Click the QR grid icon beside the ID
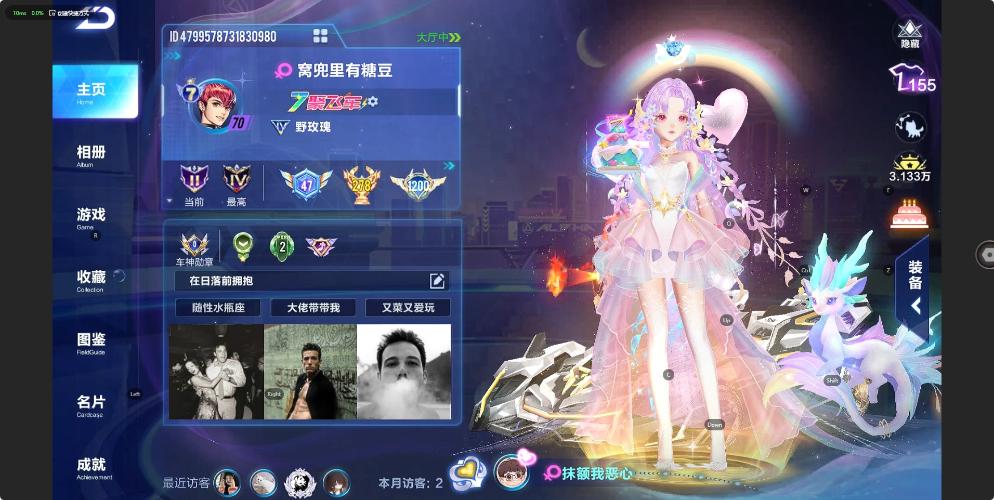Screen dimensions: 994x500 [x=321, y=36]
